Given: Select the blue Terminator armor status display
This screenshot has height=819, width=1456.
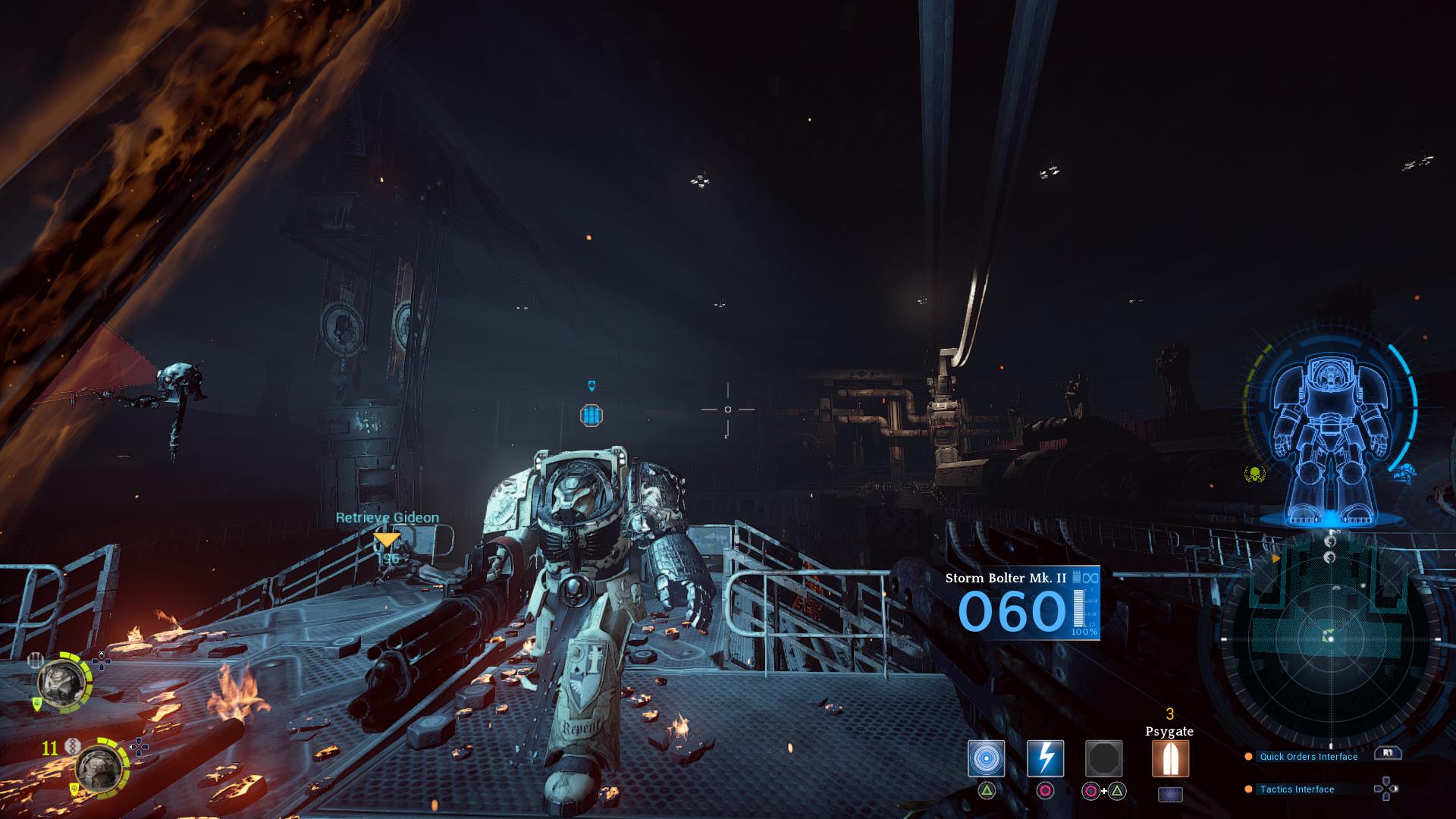Looking at the screenshot, I should [1331, 440].
